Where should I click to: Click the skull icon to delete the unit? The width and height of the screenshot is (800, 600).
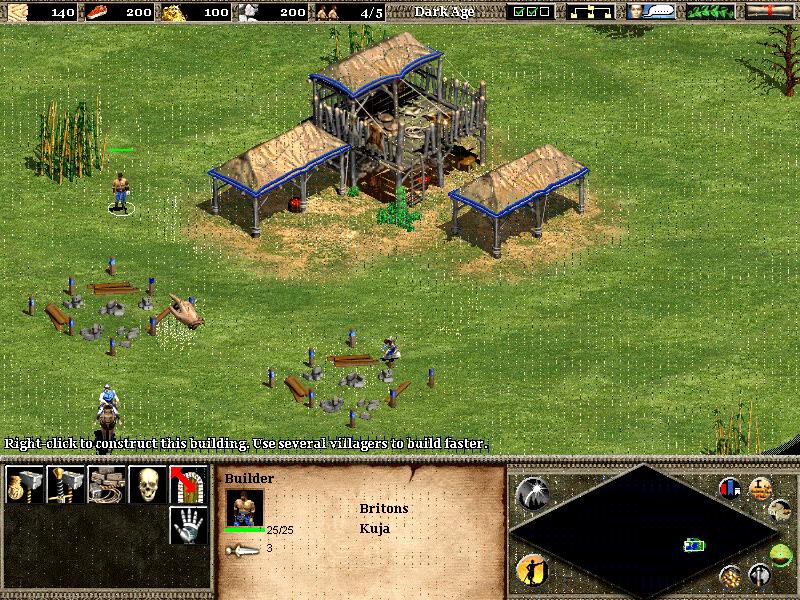[x=146, y=485]
